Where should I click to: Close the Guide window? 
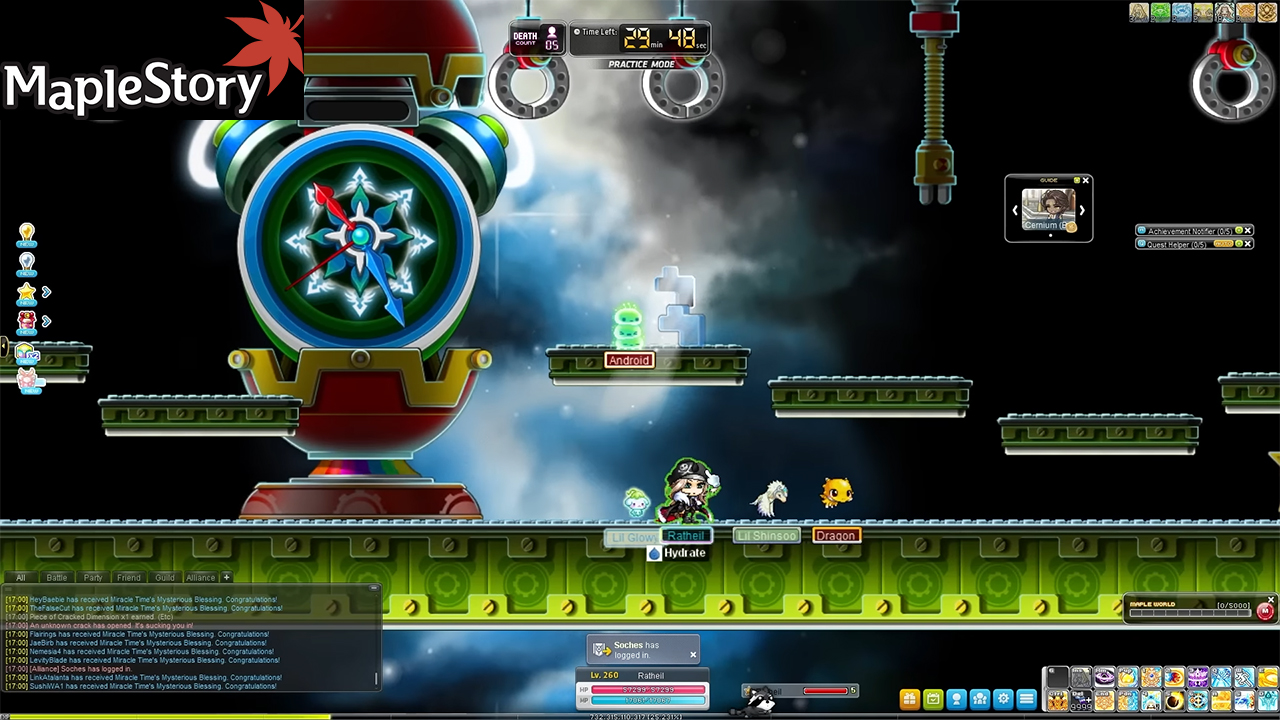[1087, 180]
